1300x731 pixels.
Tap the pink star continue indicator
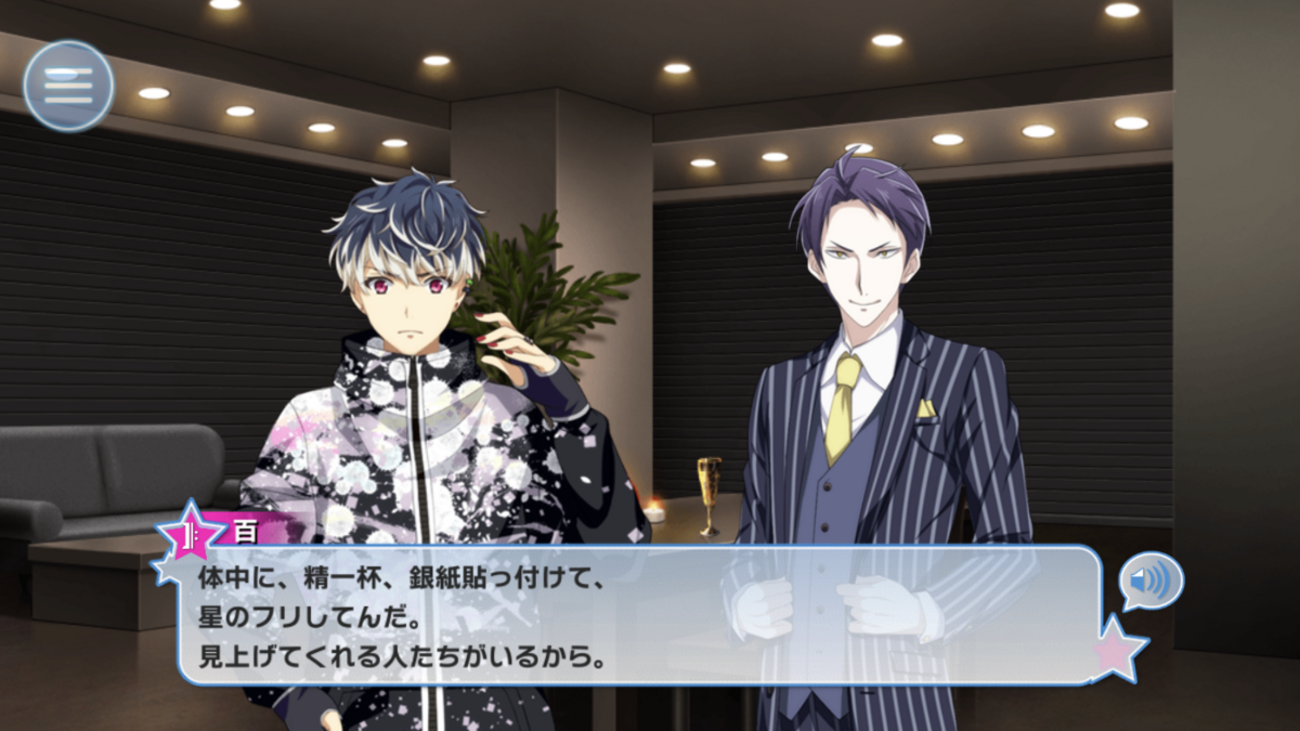click(1118, 650)
